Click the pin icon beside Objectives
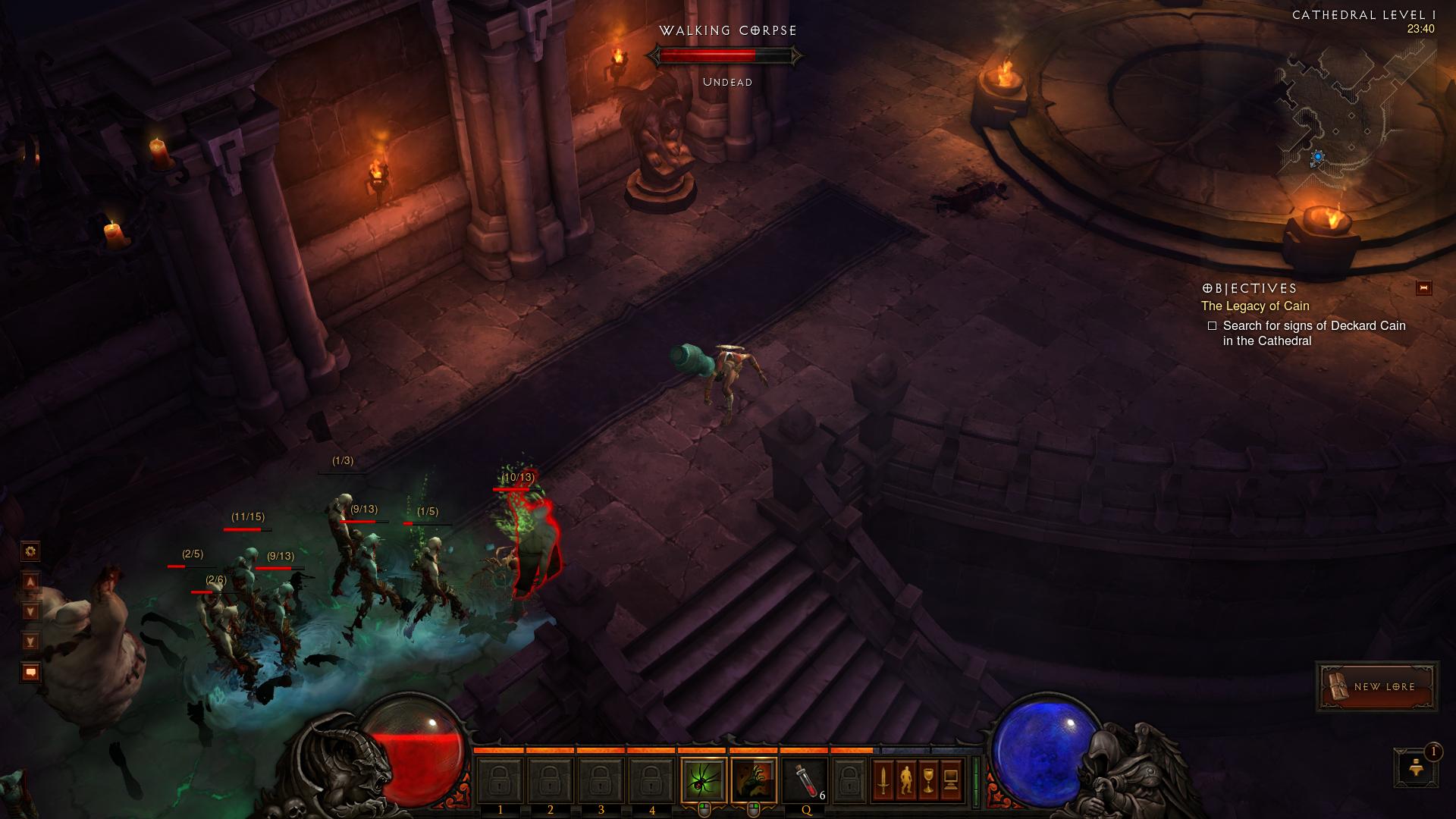The height and width of the screenshot is (819, 1456). 1423,288
